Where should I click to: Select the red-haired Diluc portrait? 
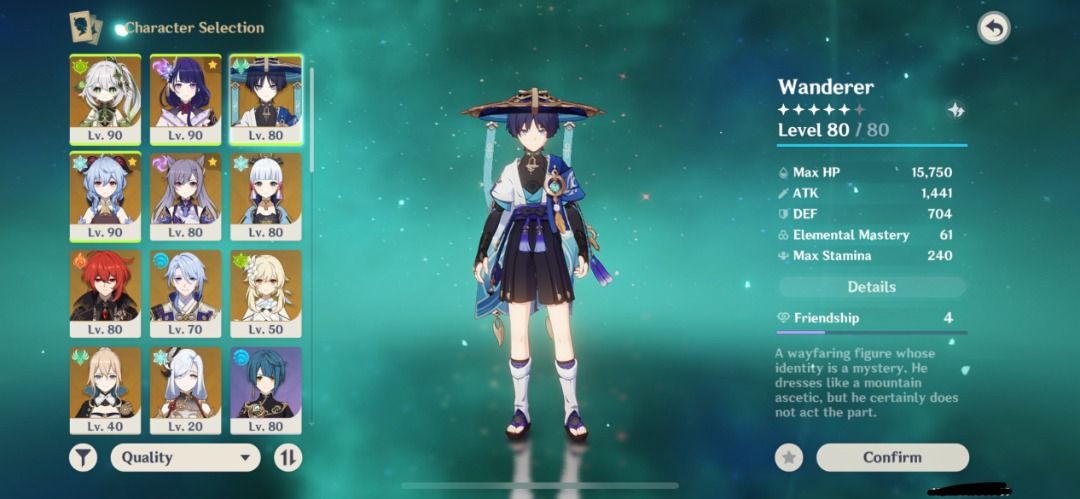click(x=104, y=292)
